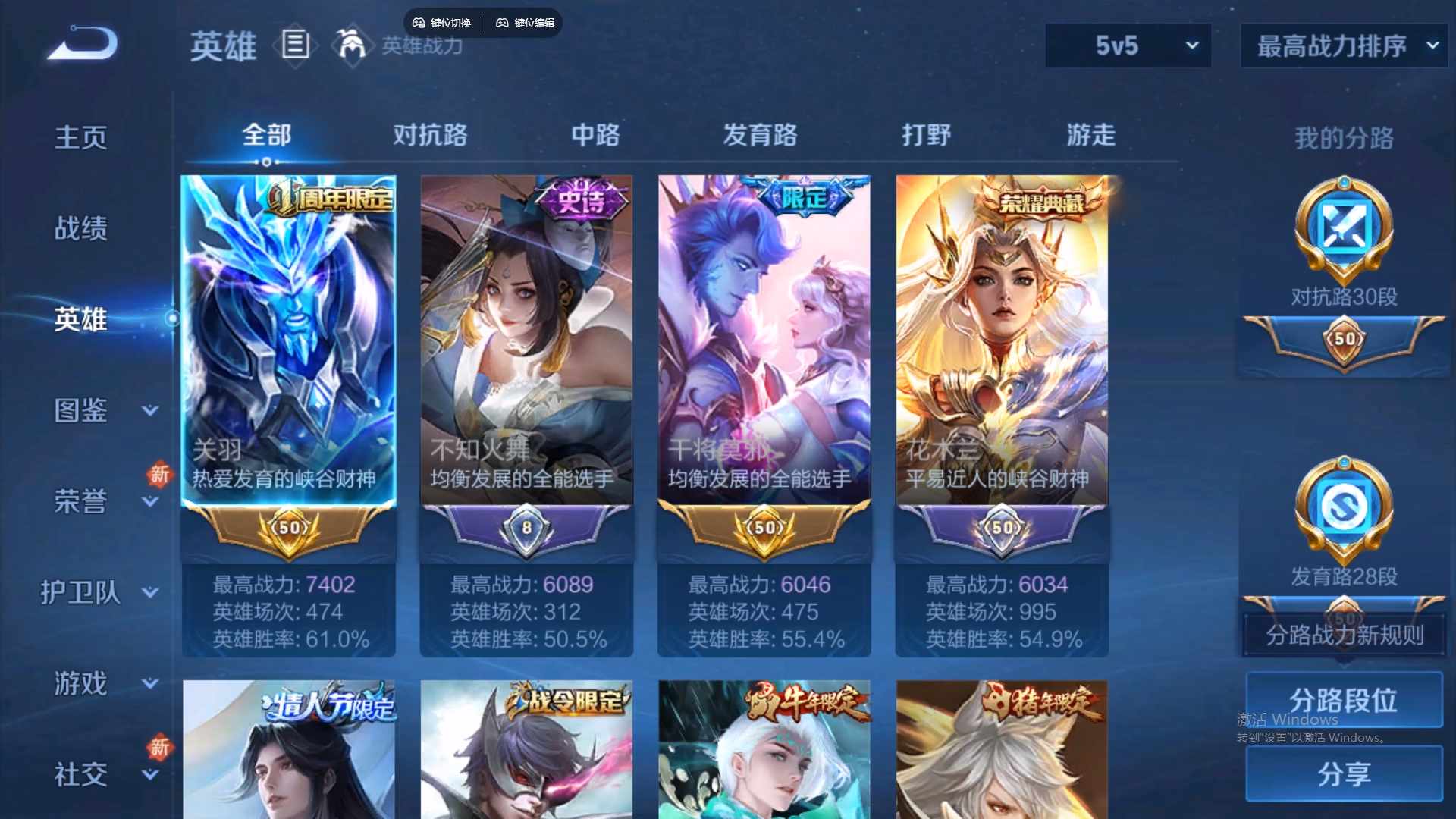Click the 键位编辑 key mapping overlay button
Viewport: 1456px width, 819px height.
526,23
